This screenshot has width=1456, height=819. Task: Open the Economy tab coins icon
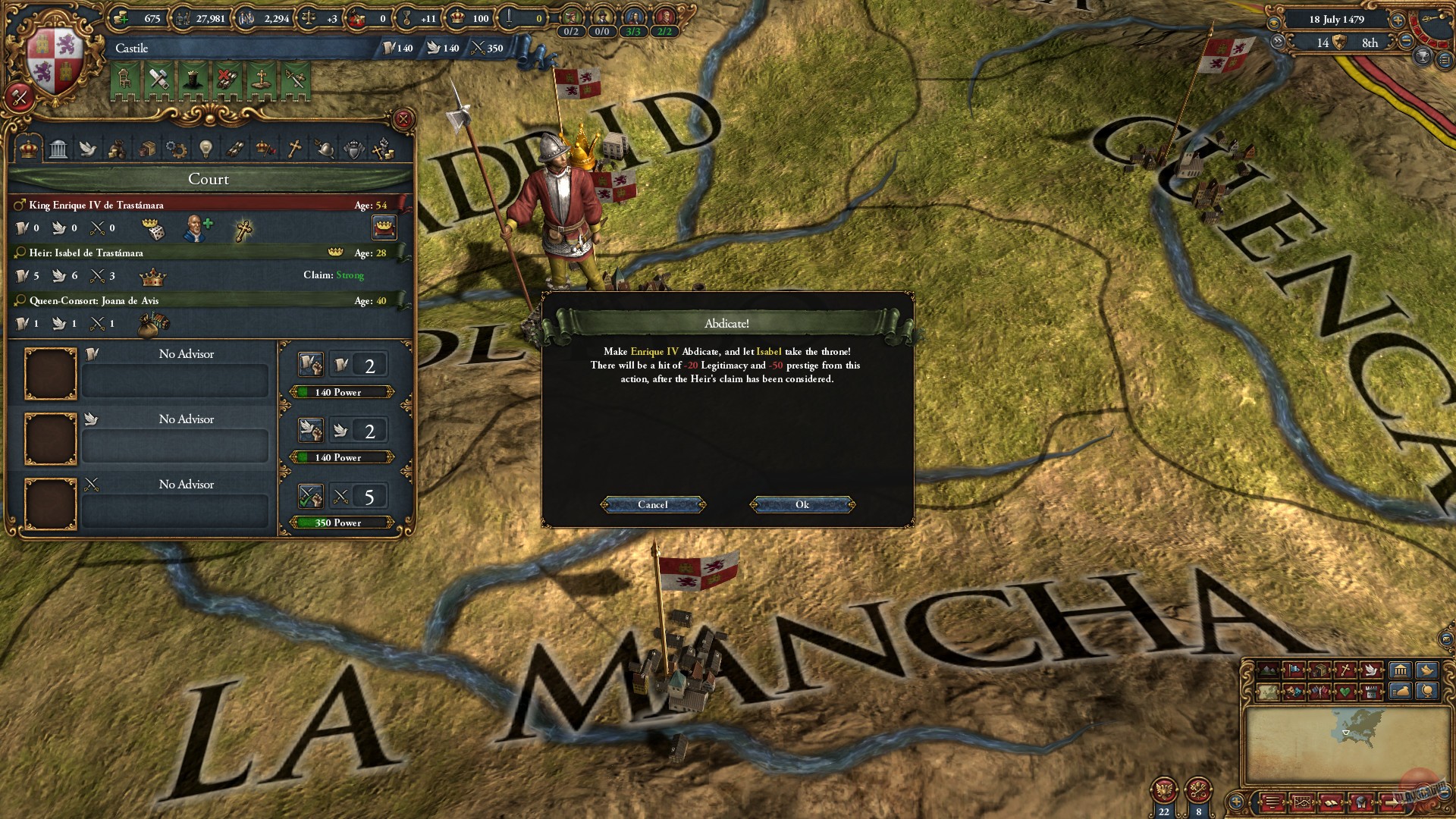pyautogui.click(x=118, y=149)
